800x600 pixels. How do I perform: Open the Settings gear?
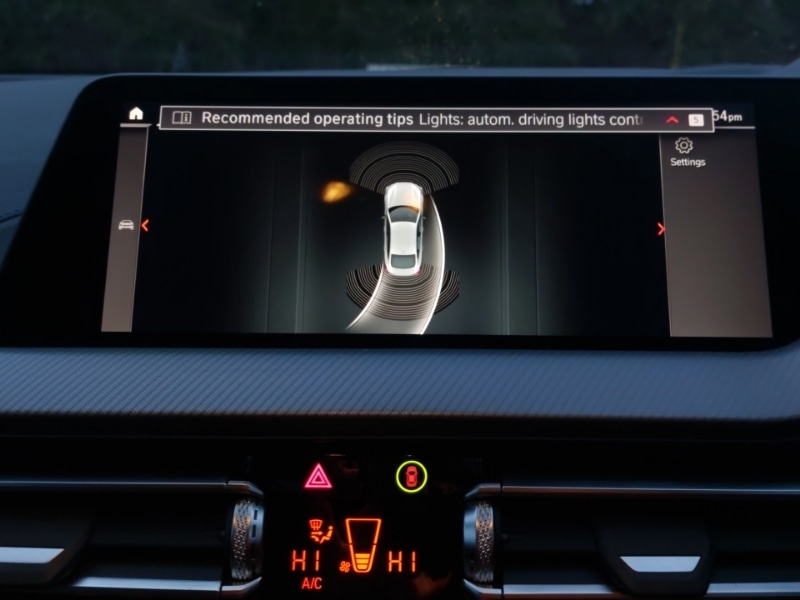(685, 146)
